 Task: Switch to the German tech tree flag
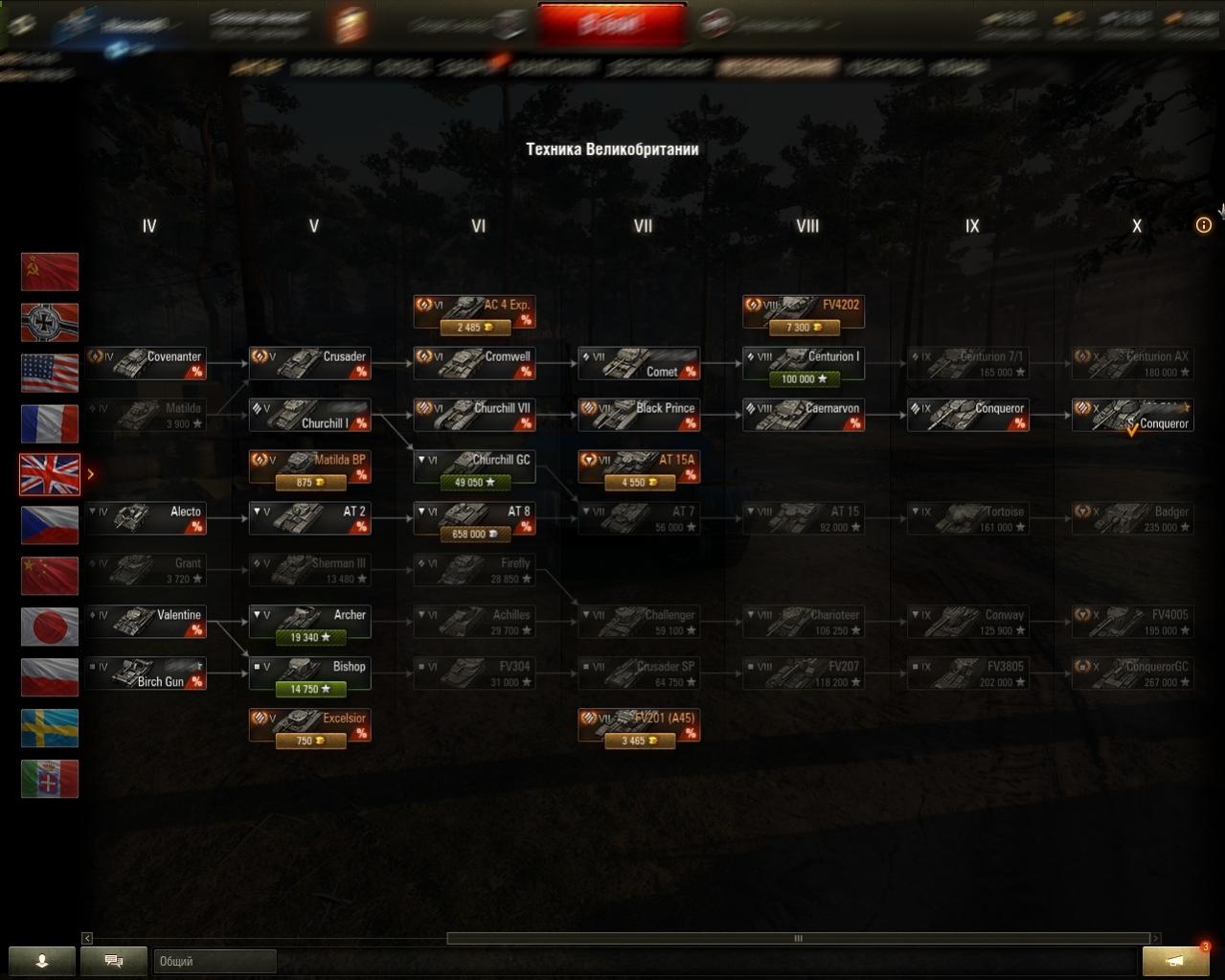[x=50, y=323]
